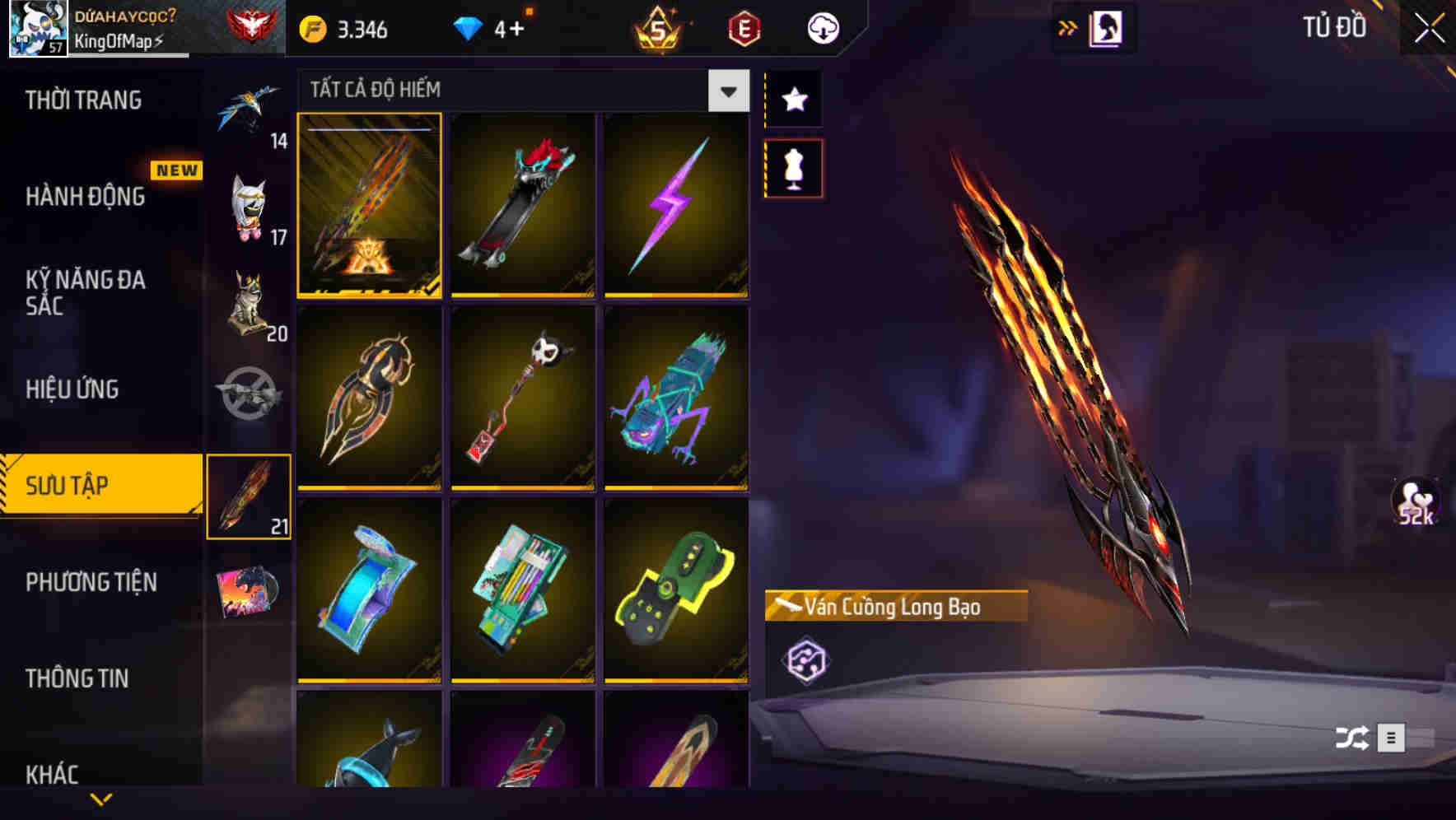Image resolution: width=1456 pixels, height=820 pixels.
Task: Open the HÀNH ĐỘNG section marked NEW
Action: tap(86, 198)
